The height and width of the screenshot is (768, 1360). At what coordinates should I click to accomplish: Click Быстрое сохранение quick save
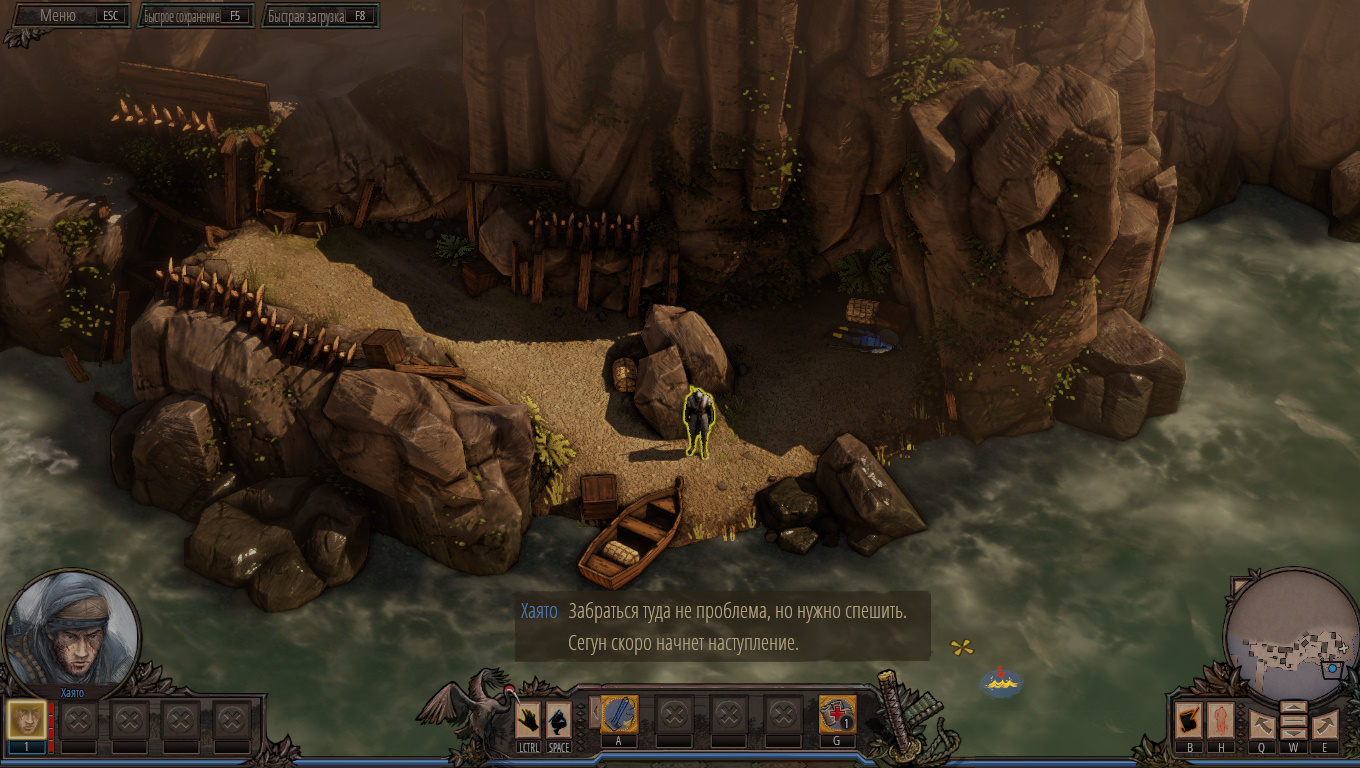pyautogui.click(x=195, y=17)
